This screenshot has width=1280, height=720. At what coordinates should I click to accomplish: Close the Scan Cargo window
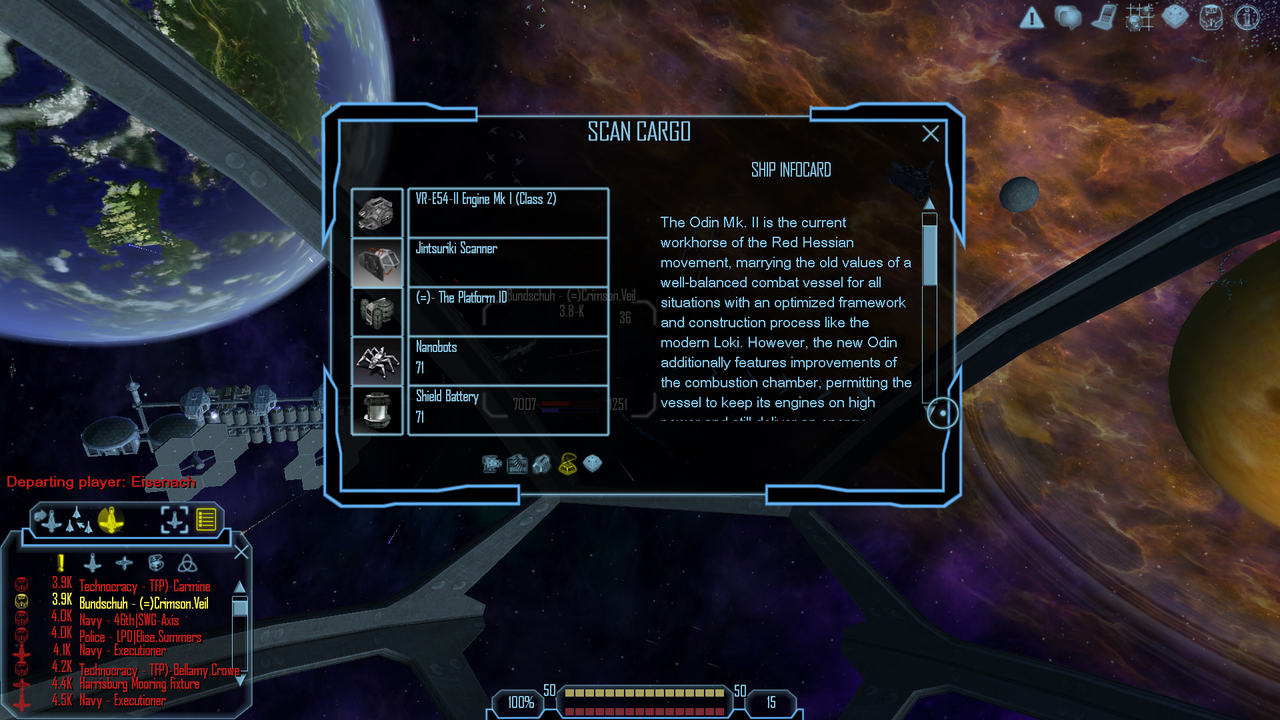930,134
